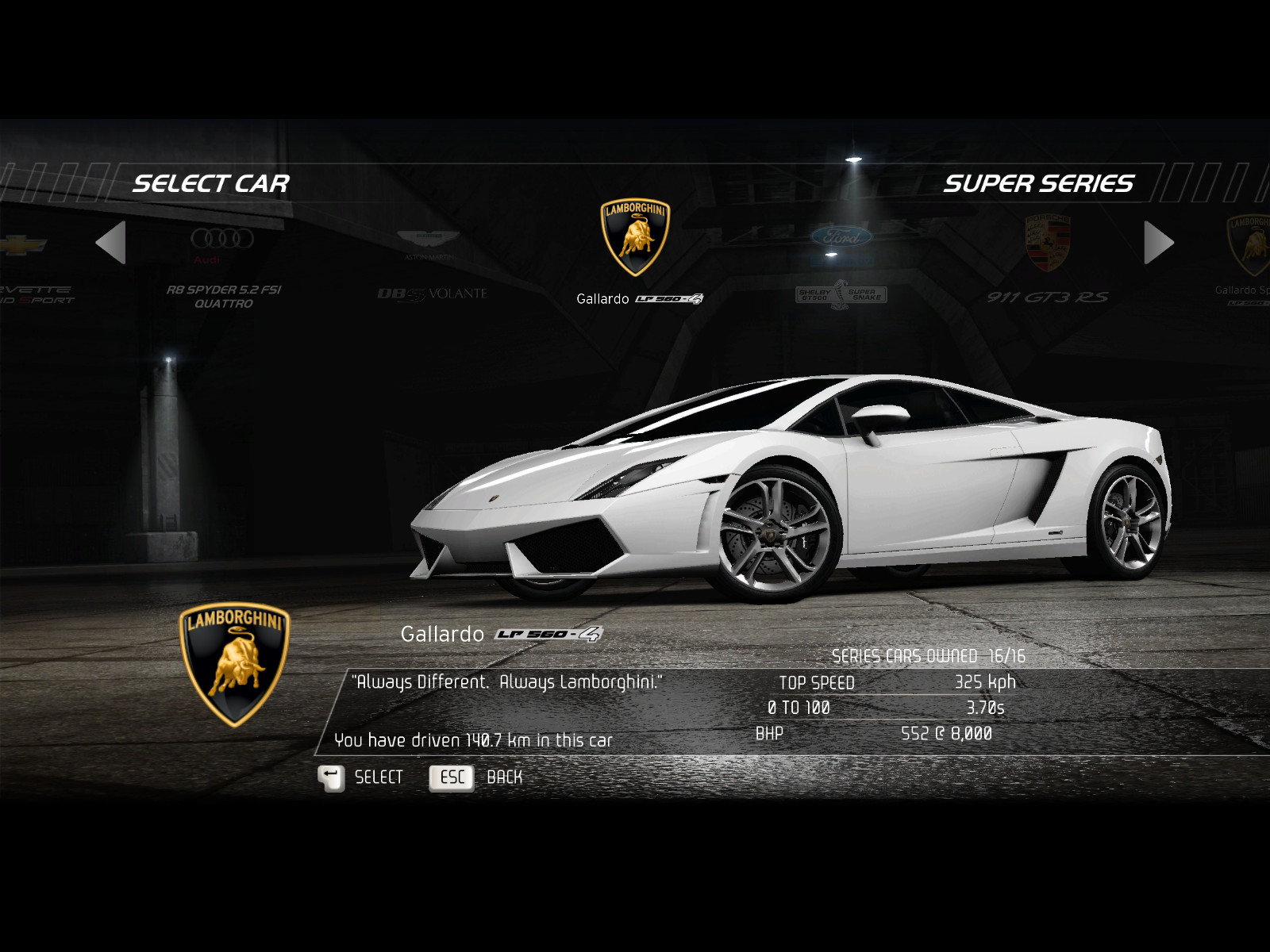The image size is (1270, 952).
Task: Click the right arrow to browse next car
Action: click(1158, 242)
